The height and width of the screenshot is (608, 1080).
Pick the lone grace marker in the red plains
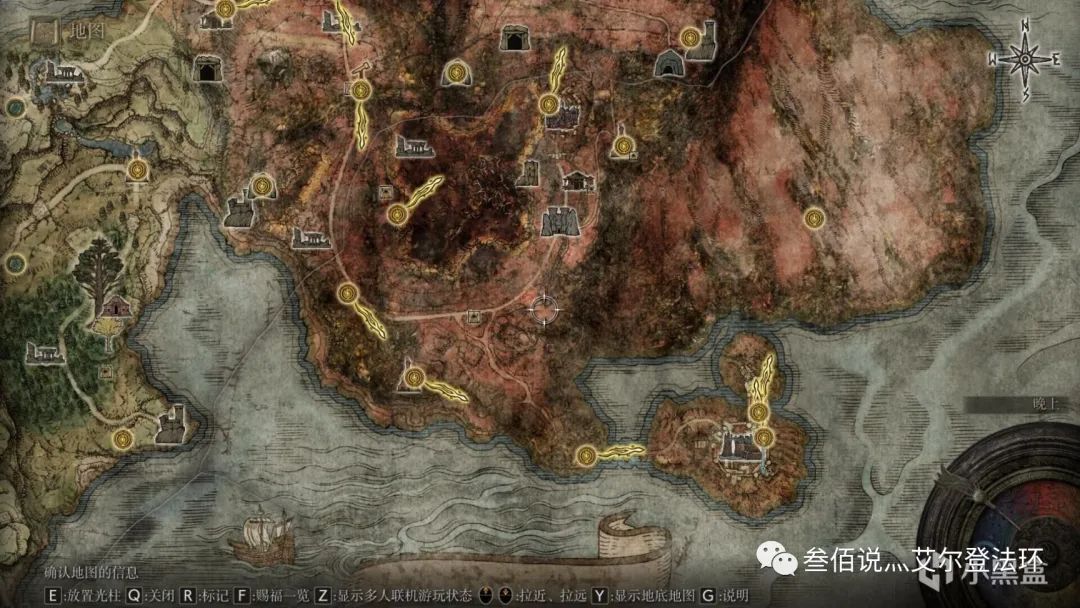click(814, 216)
